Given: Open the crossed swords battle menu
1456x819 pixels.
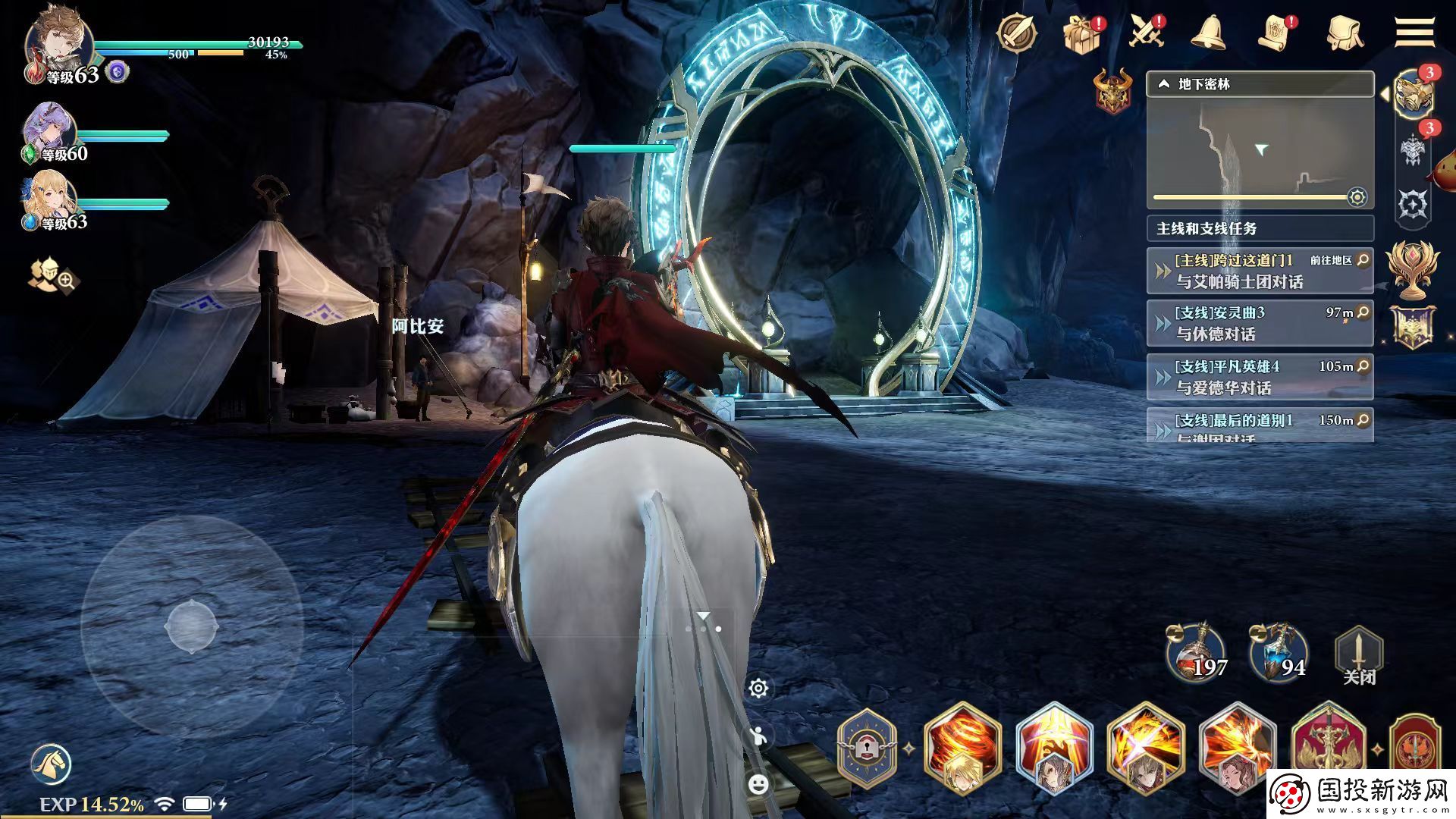Looking at the screenshot, I should coord(1146,33).
